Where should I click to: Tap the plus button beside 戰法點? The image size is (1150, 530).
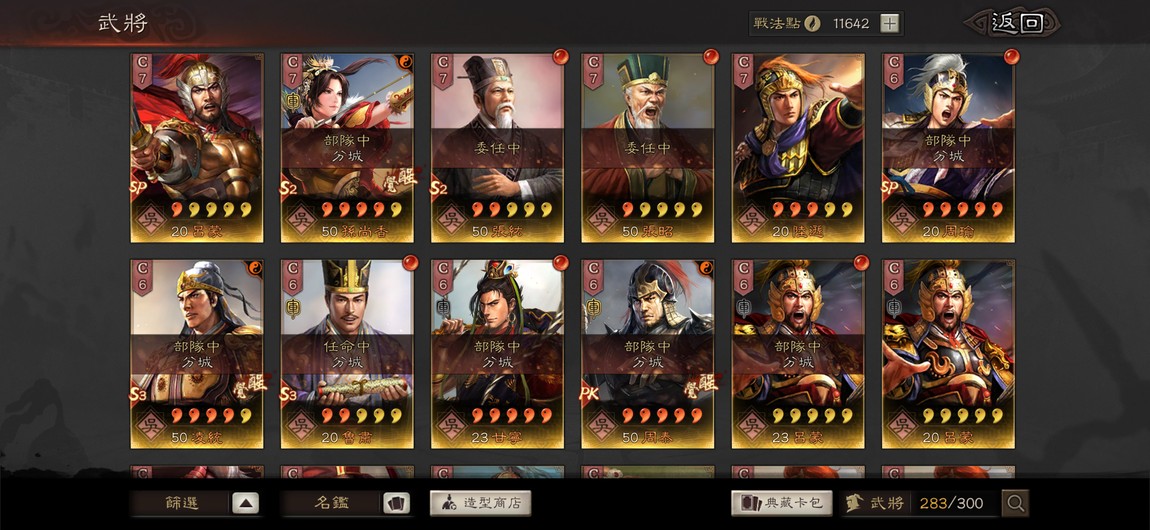pyautogui.click(x=889, y=24)
